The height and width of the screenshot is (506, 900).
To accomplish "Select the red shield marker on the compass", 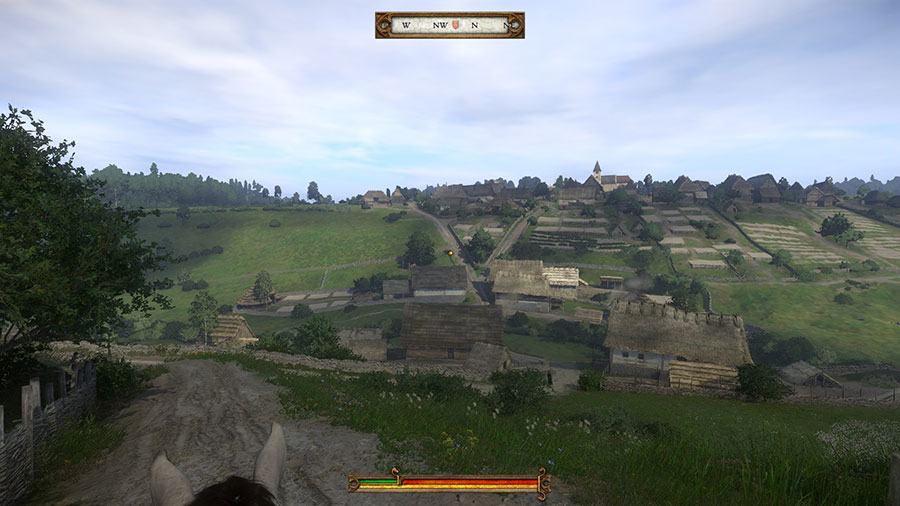I will tap(457, 25).
